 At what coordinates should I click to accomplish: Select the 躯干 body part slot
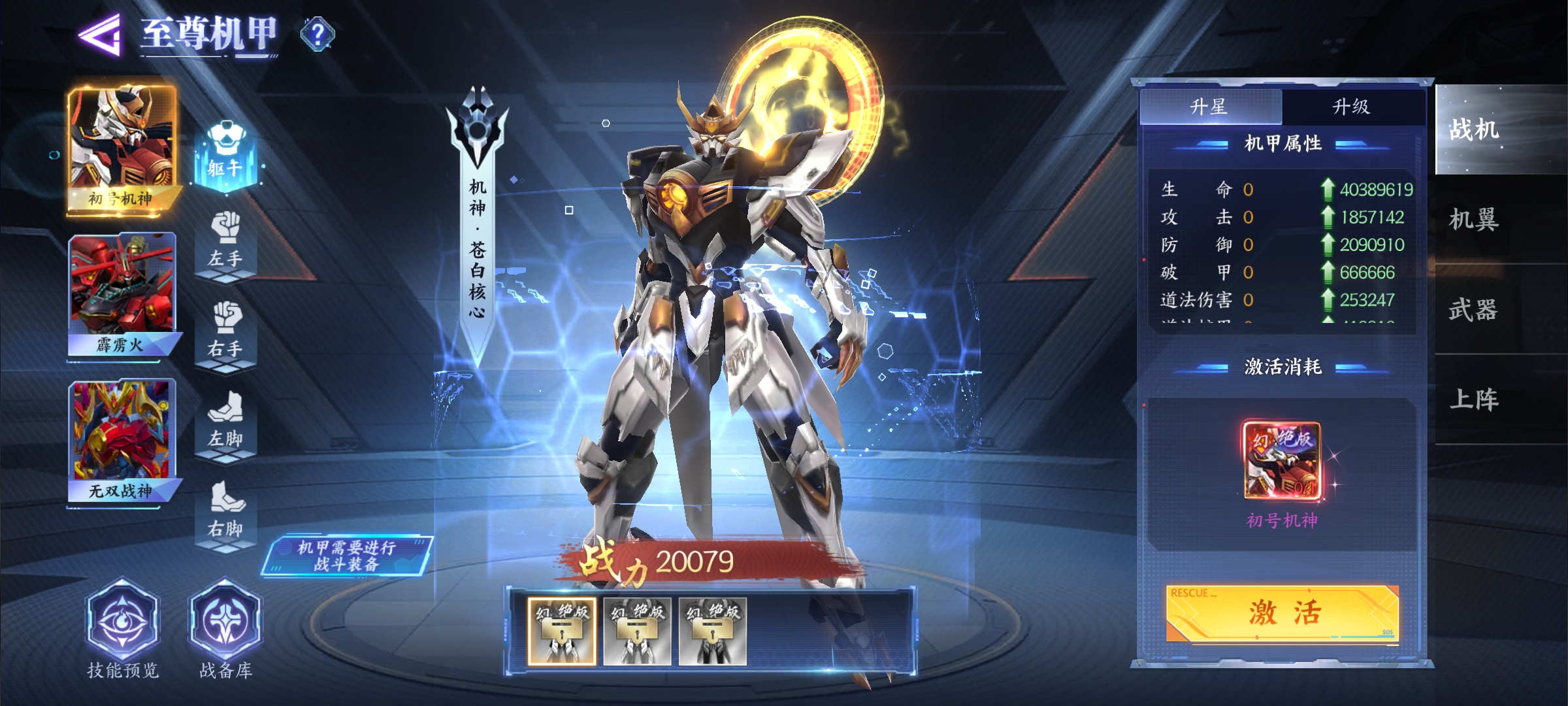[225, 154]
